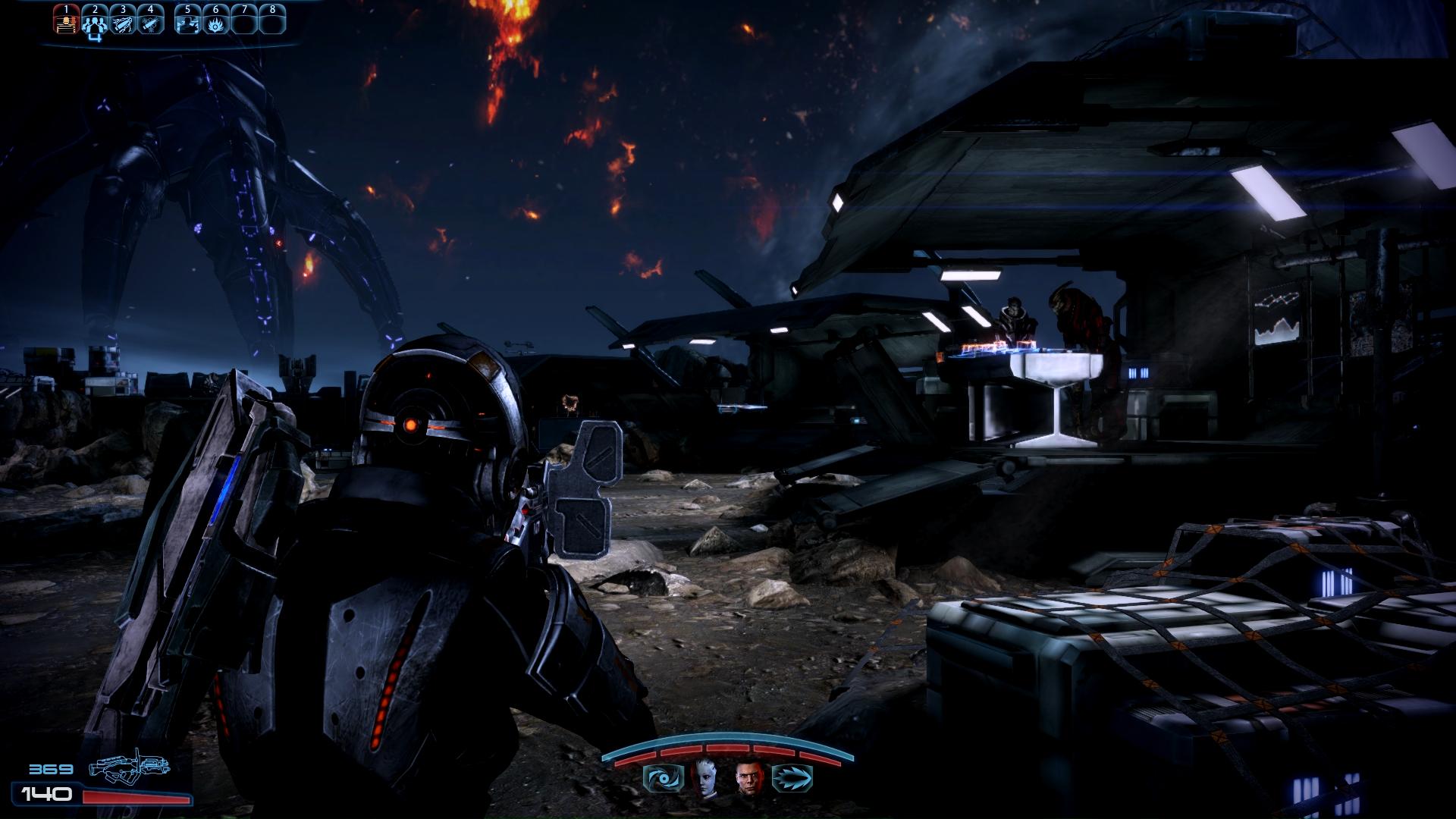Select Liara's squadmate portrait
Screen dimensions: 1456x819
pos(704,779)
